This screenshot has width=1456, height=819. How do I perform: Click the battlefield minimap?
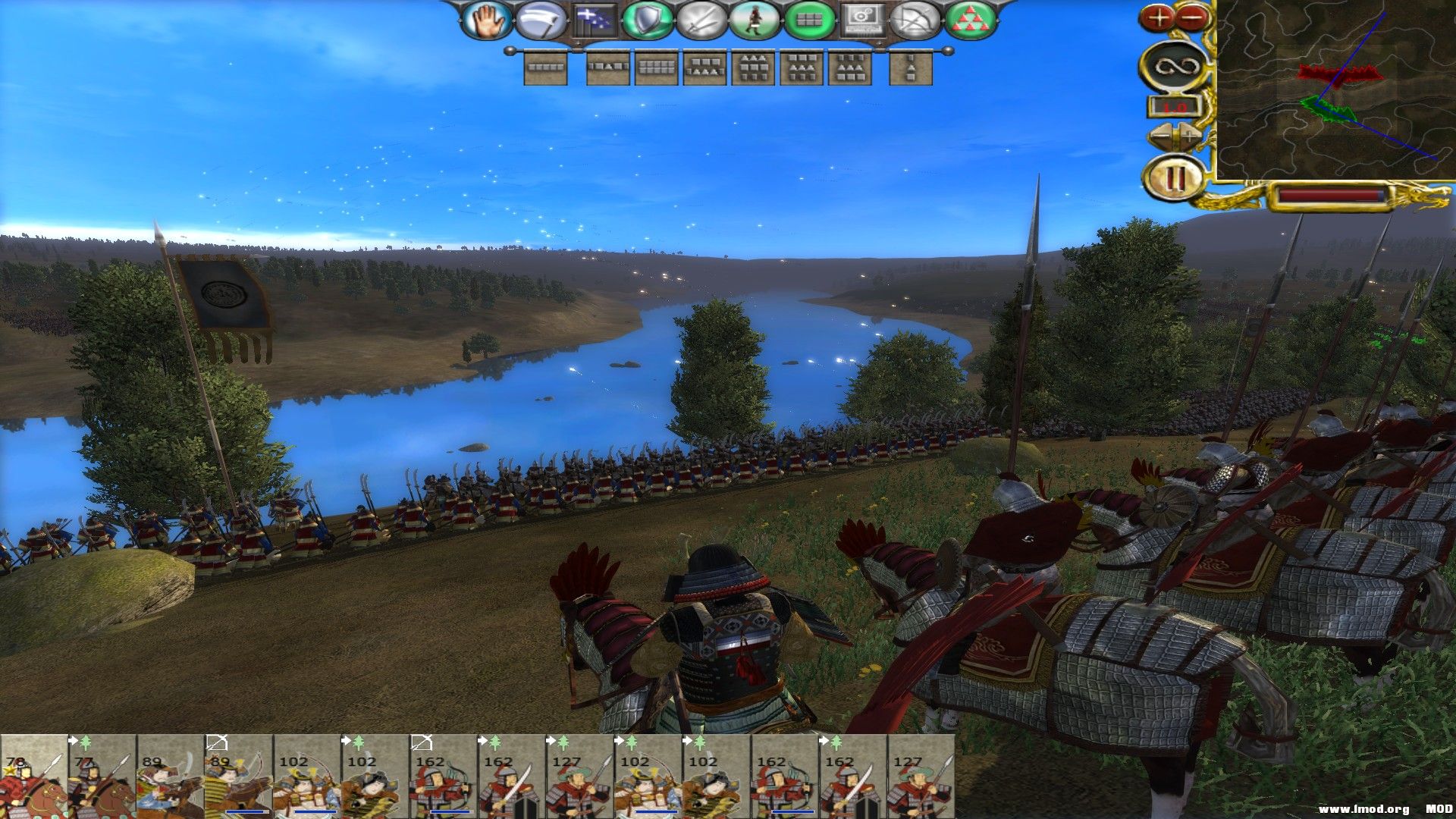pyautogui.click(x=1335, y=89)
